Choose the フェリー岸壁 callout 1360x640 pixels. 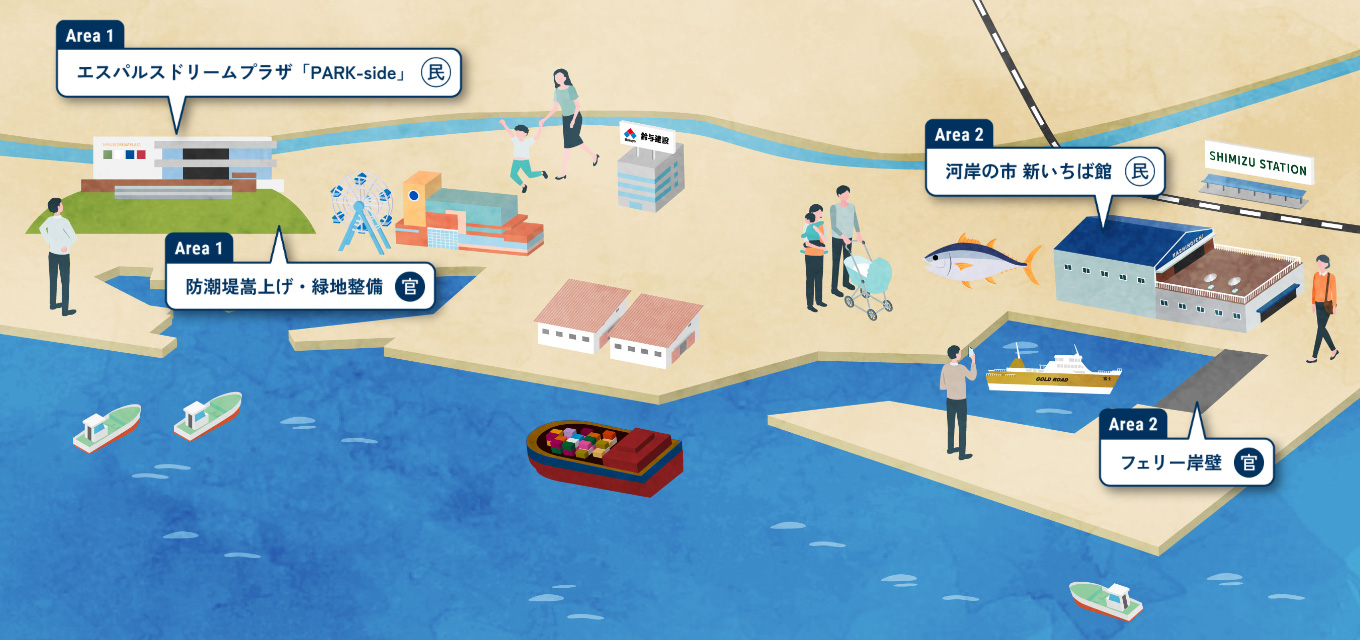[x=1186, y=463]
